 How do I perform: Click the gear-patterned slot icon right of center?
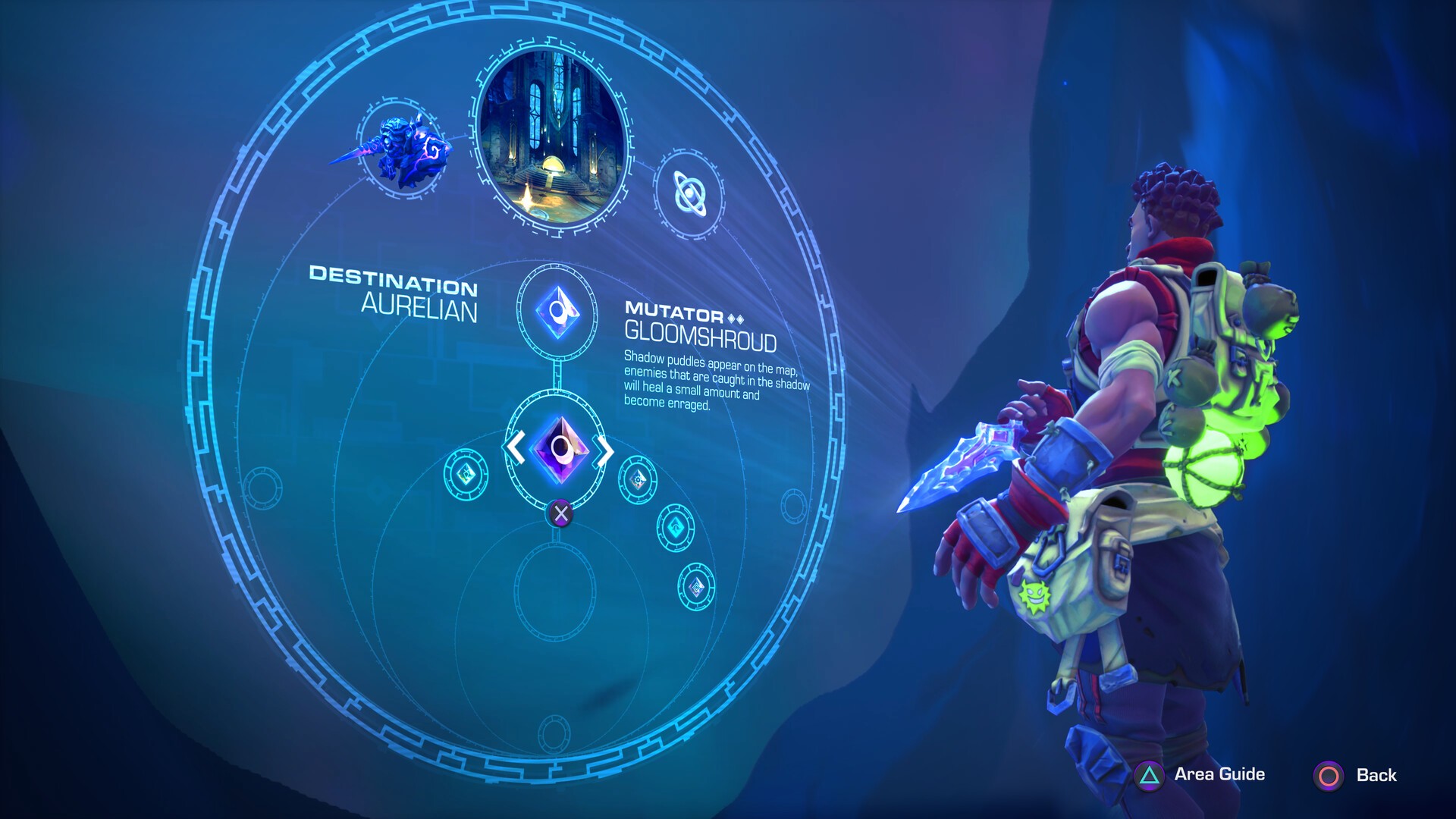(639, 479)
